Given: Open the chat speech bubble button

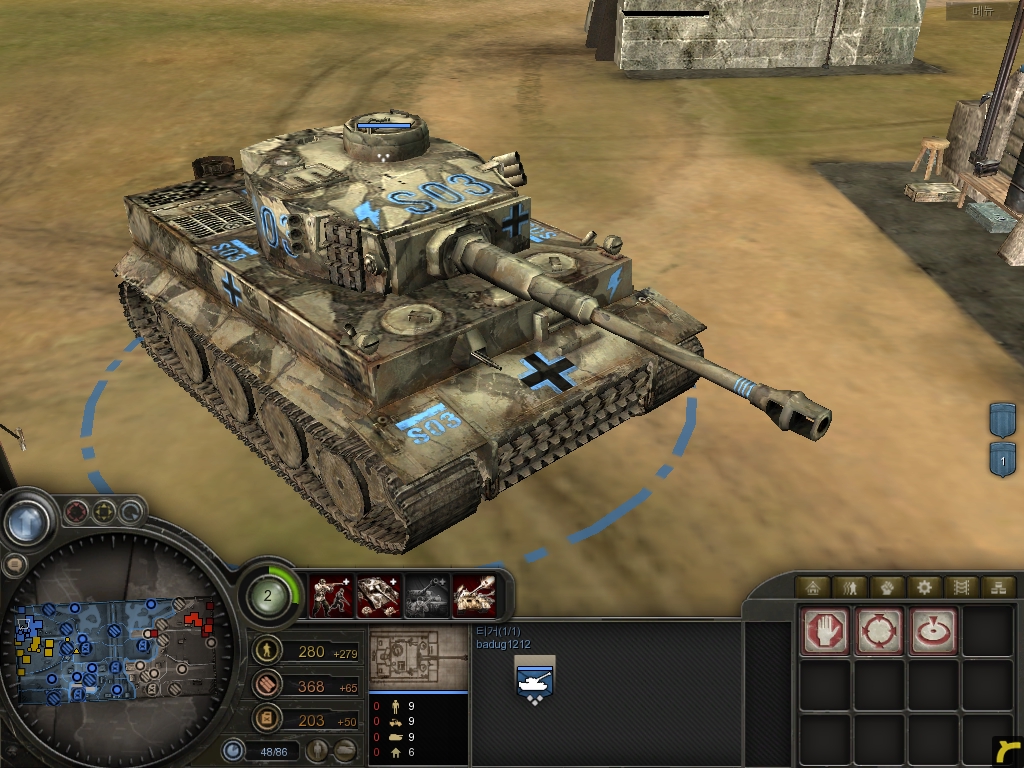Looking at the screenshot, I should click(x=14, y=565).
